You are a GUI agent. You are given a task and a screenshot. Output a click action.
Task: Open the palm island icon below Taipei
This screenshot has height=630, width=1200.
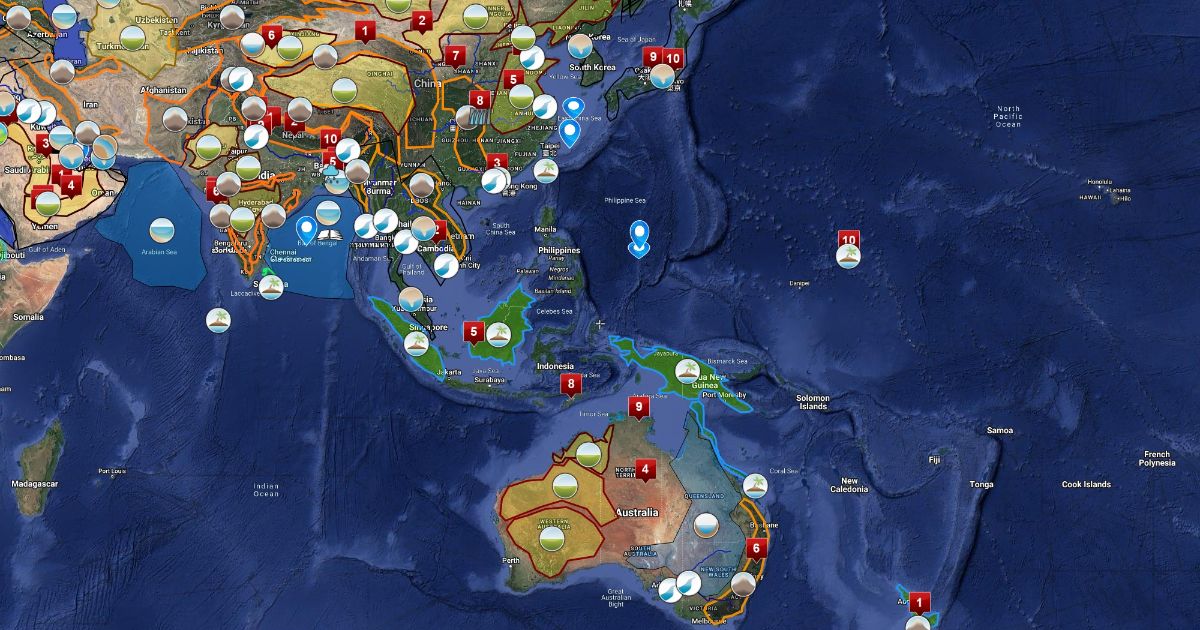click(545, 170)
